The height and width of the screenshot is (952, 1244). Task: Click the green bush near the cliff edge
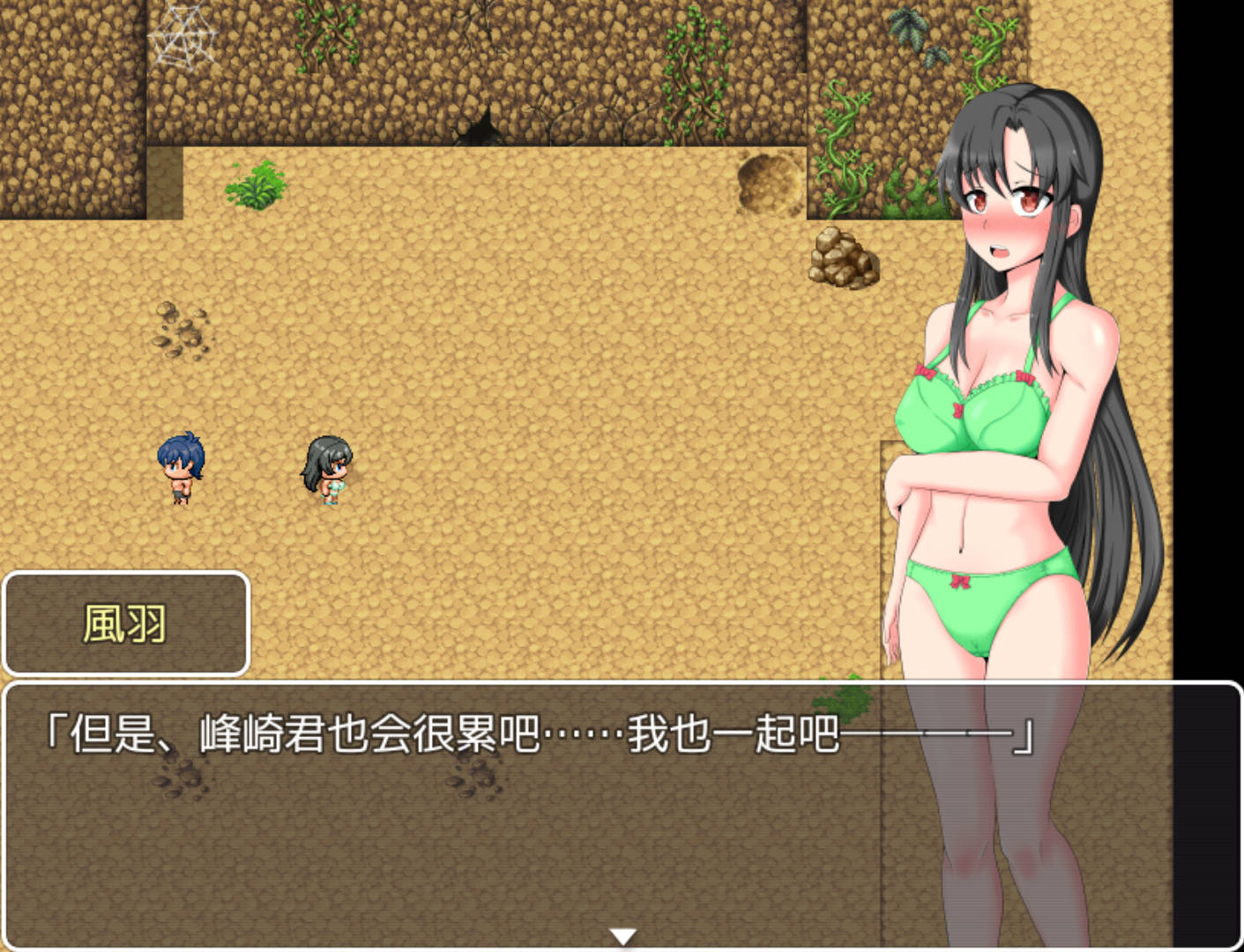click(257, 187)
